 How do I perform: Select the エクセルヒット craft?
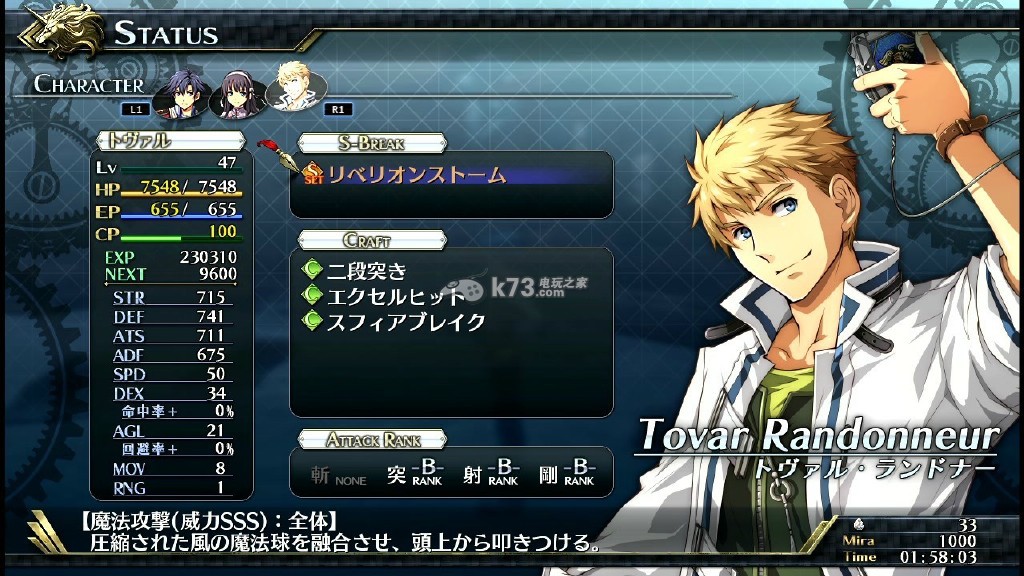(x=396, y=296)
